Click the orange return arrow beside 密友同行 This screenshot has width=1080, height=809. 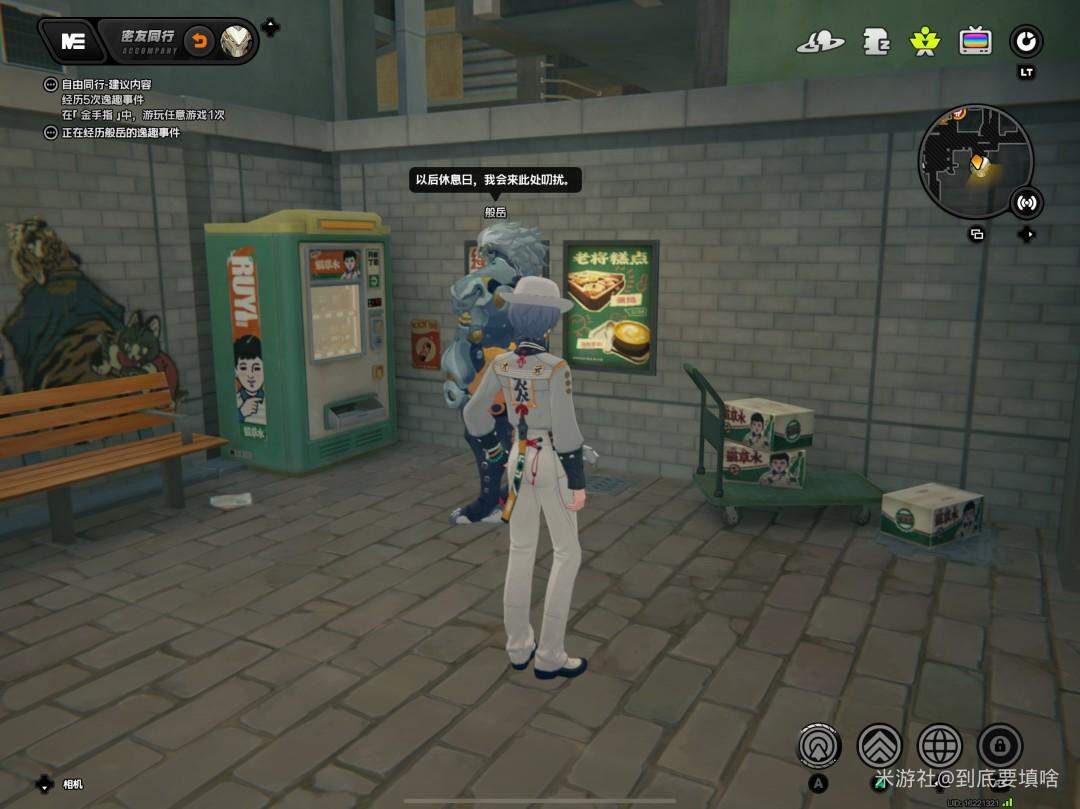[x=200, y=41]
